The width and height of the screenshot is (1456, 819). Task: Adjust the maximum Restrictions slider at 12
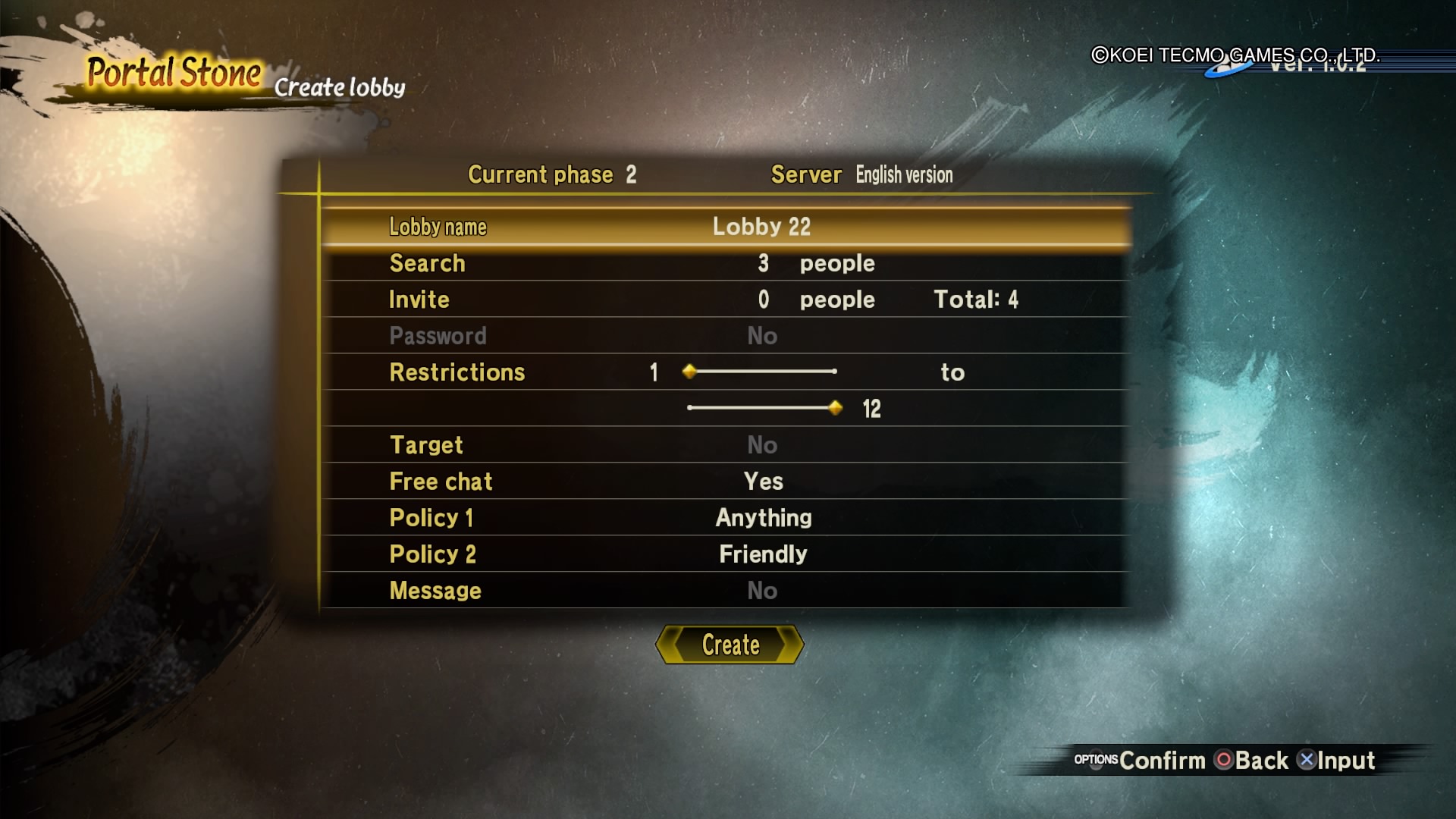pos(836,408)
